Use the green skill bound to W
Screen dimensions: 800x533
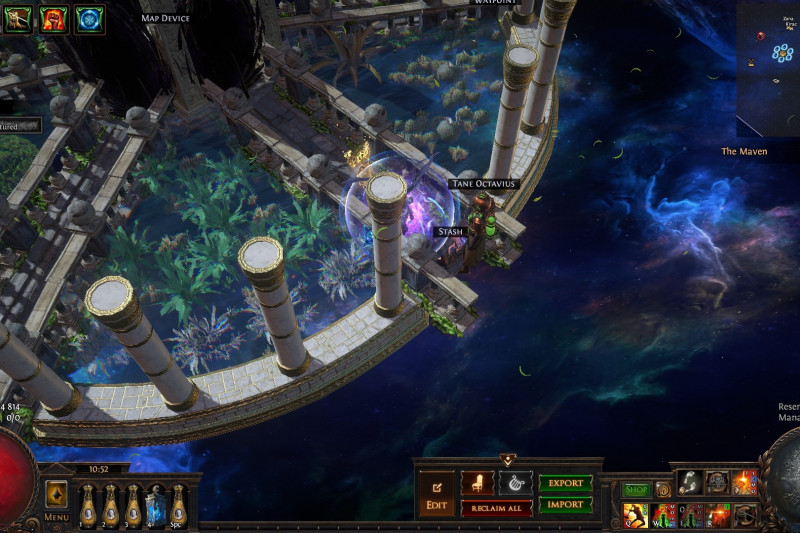coord(663,516)
